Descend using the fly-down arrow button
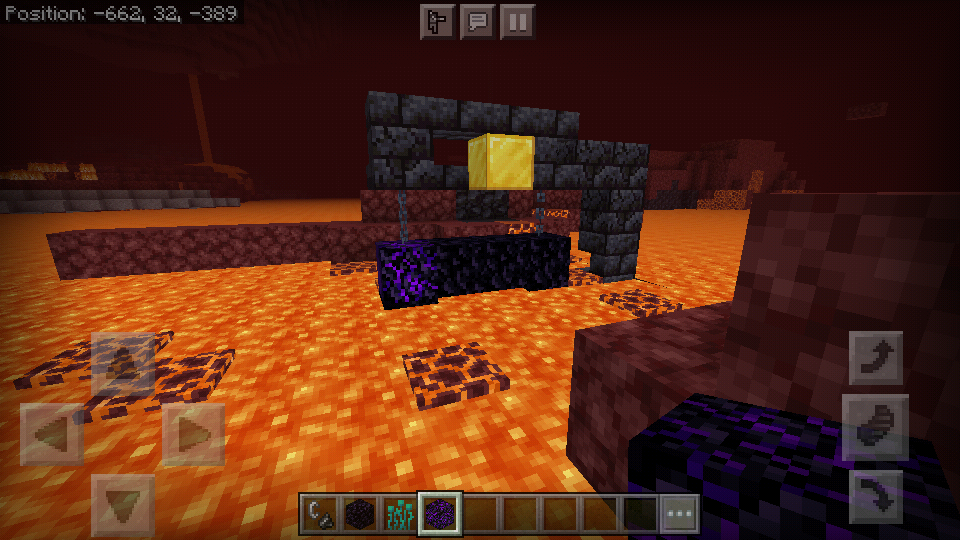960x540 pixels. click(876, 495)
